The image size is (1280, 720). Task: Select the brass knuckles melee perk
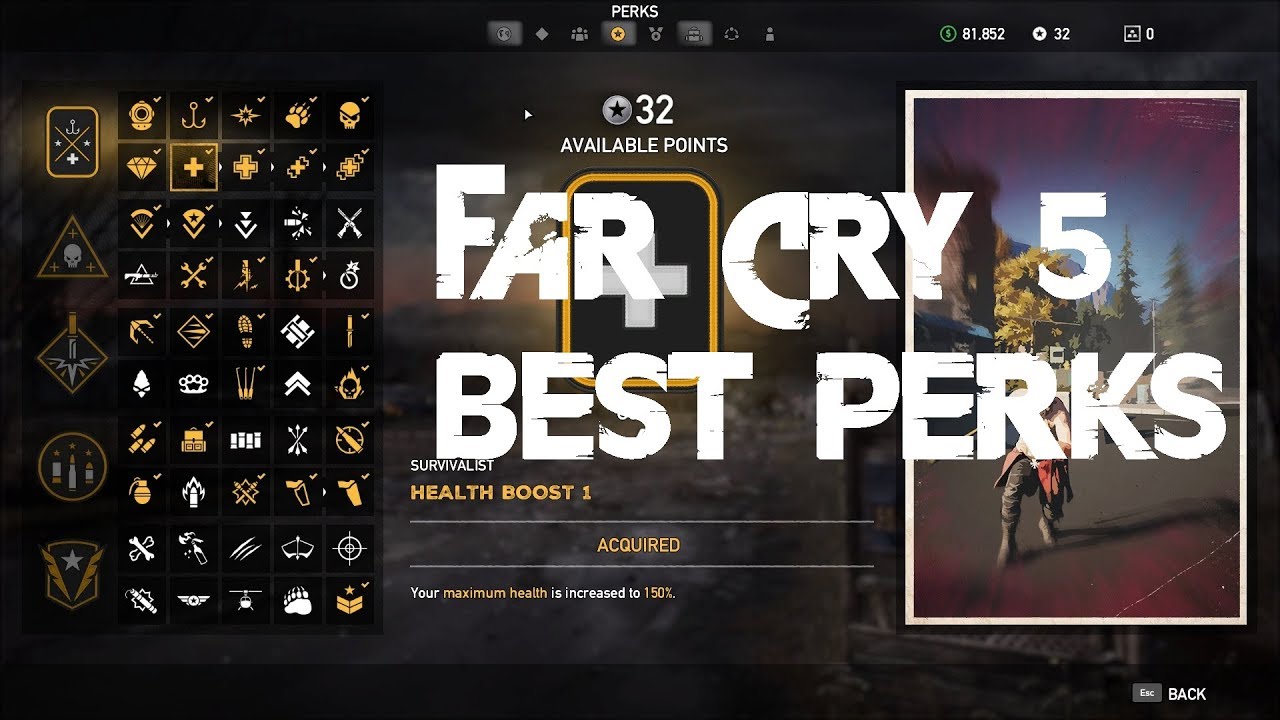(x=193, y=385)
